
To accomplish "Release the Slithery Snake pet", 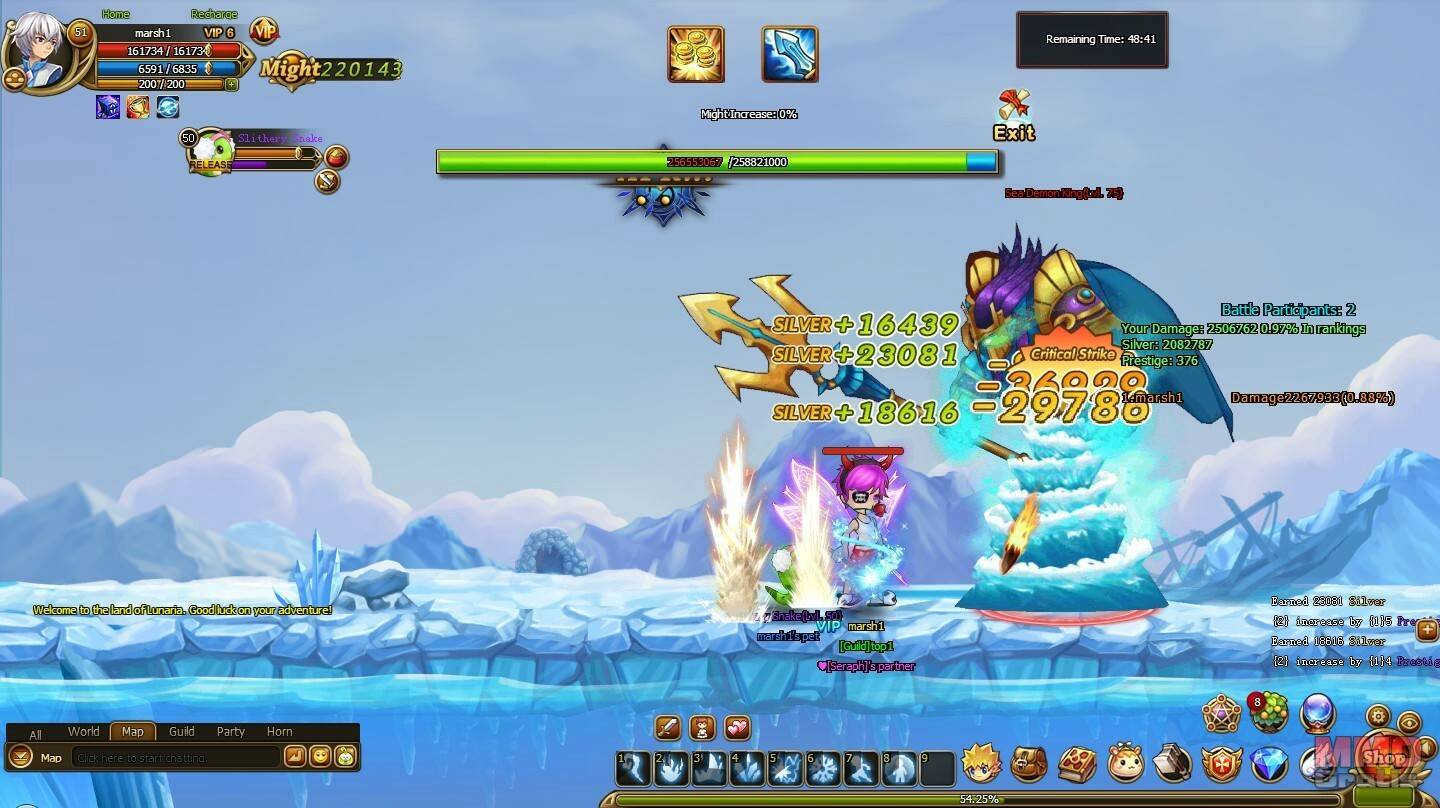I will point(210,164).
